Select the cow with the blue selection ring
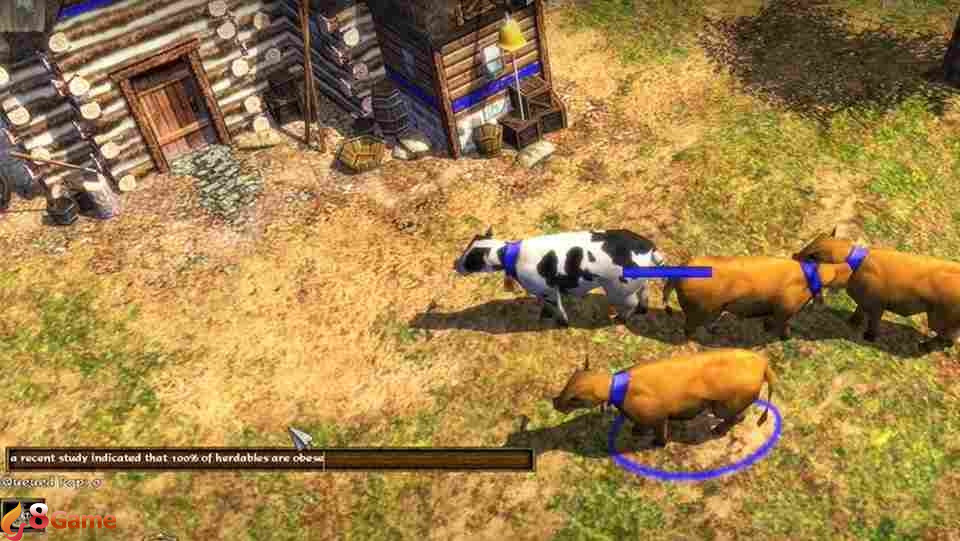The width and height of the screenshot is (960, 541). (672, 390)
